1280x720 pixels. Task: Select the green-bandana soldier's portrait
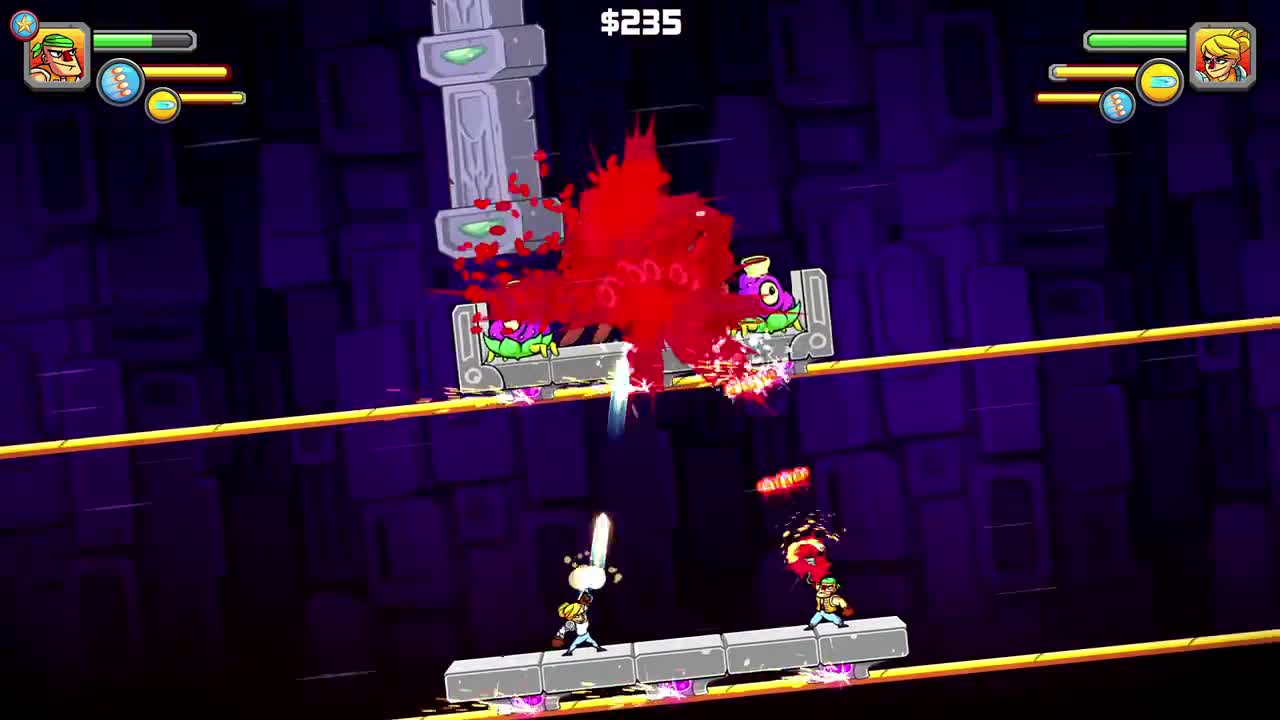coord(55,58)
